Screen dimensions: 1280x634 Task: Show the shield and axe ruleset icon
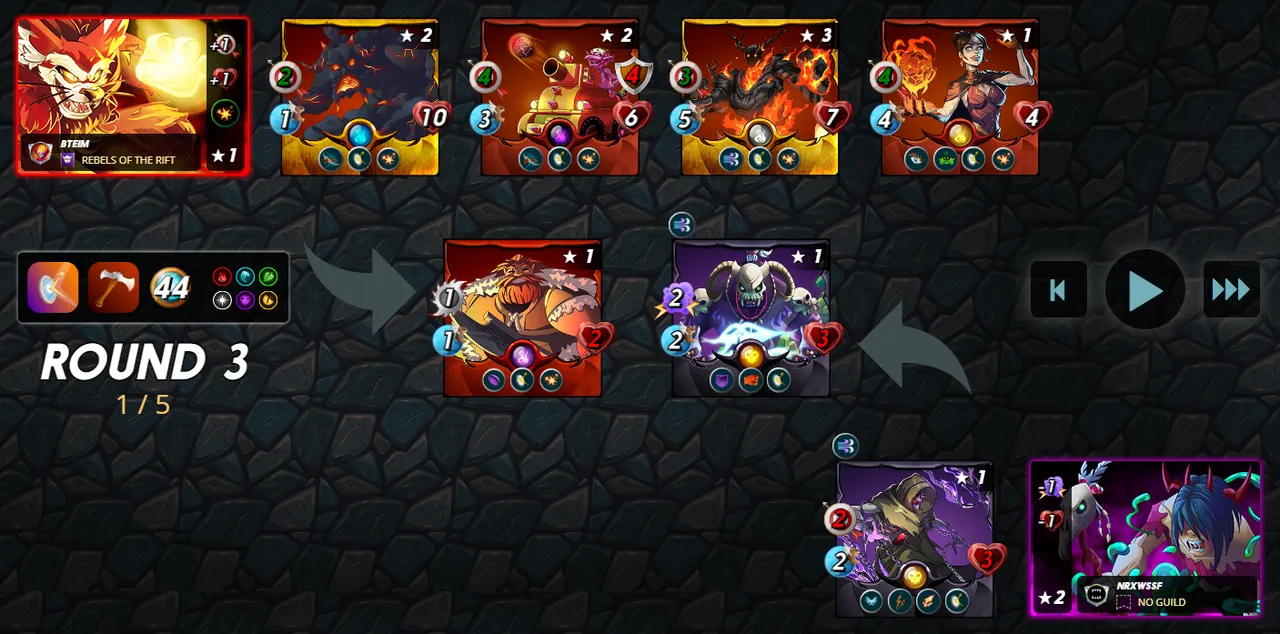(53, 287)
